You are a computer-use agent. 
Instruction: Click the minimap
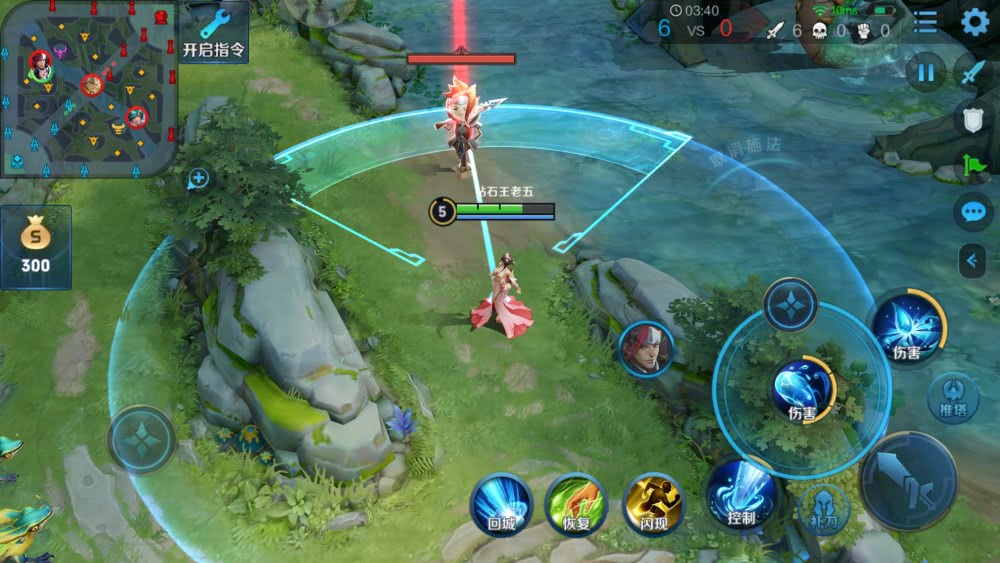point(88,88)
